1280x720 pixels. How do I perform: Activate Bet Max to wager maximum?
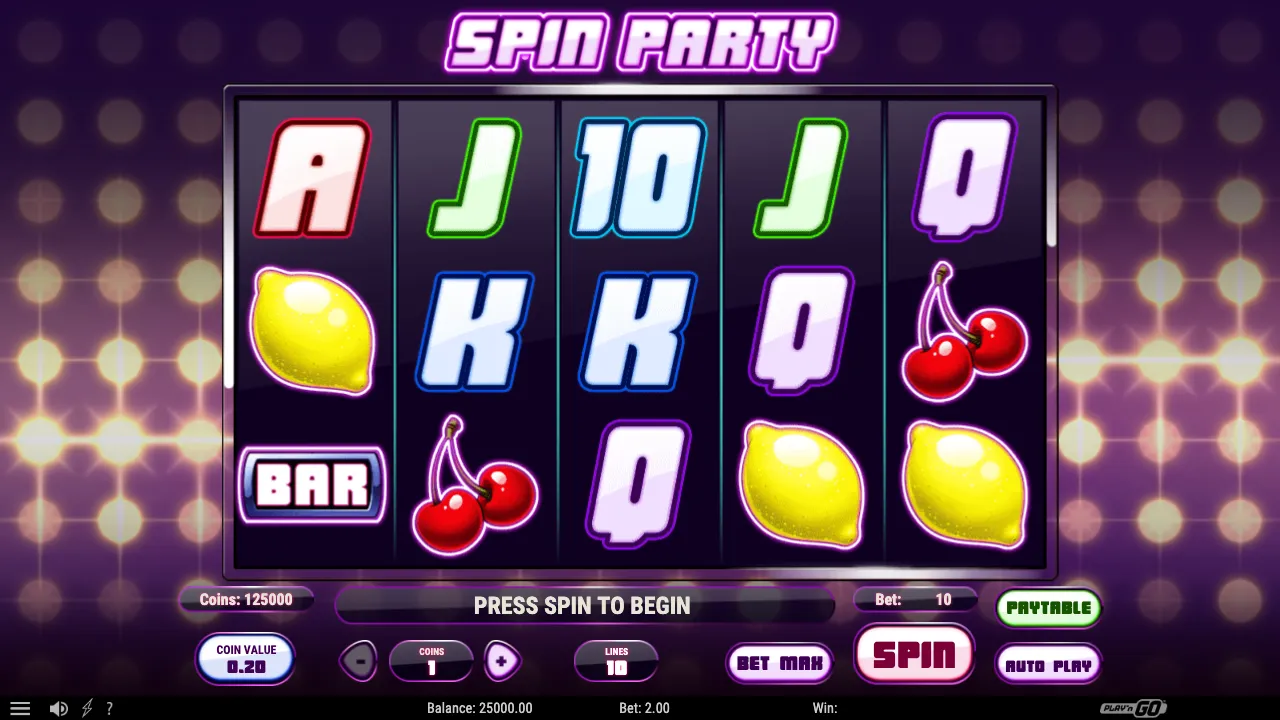tap(779, 662)
